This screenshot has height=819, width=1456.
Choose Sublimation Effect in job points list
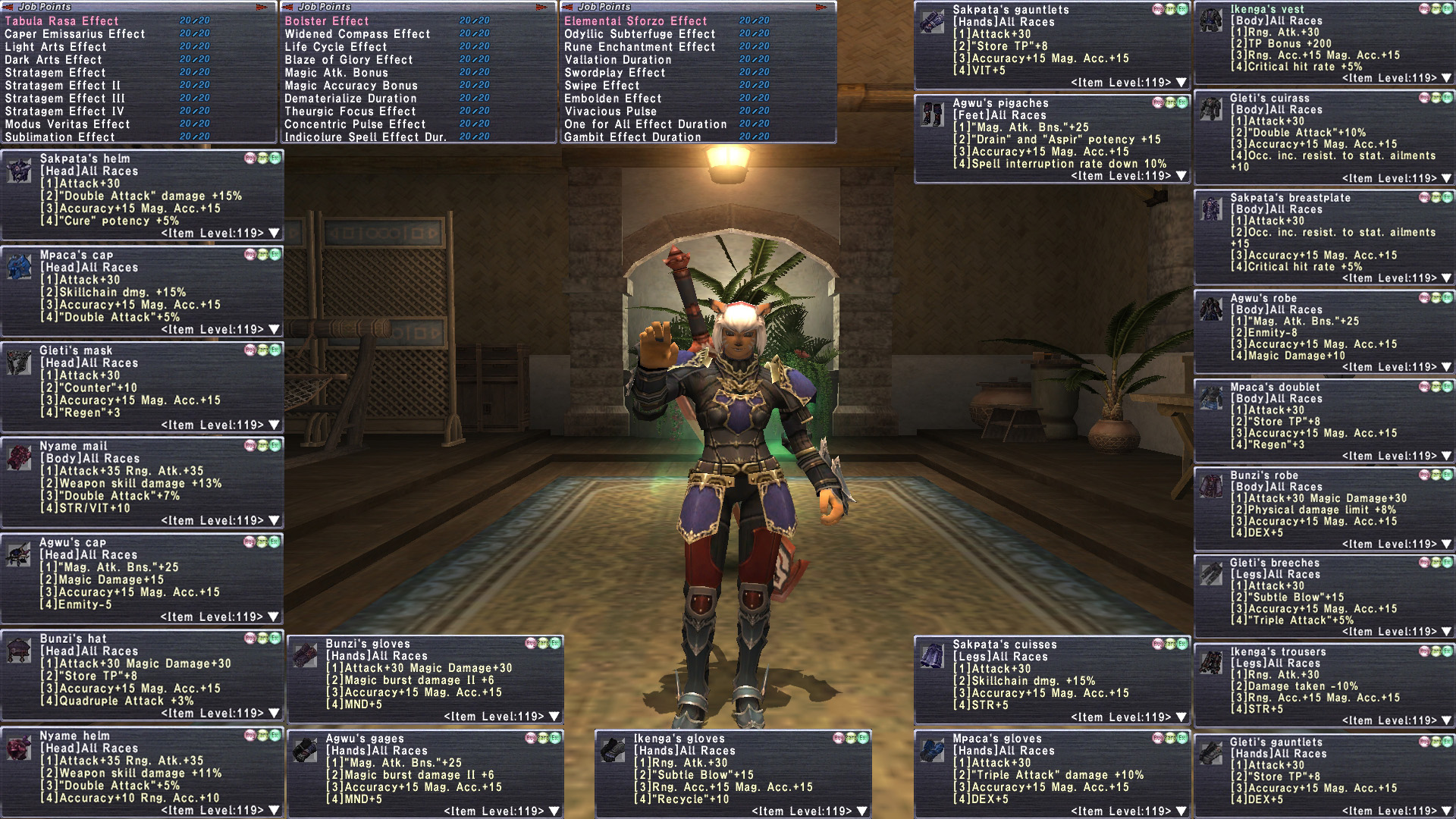click(x=60, y=137)
